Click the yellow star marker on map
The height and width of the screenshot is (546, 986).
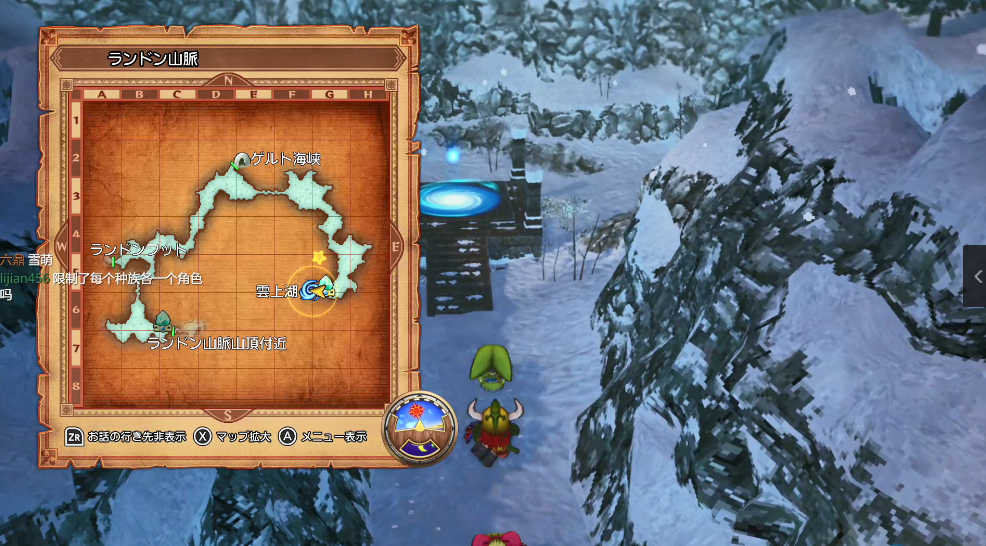(319, 258)
